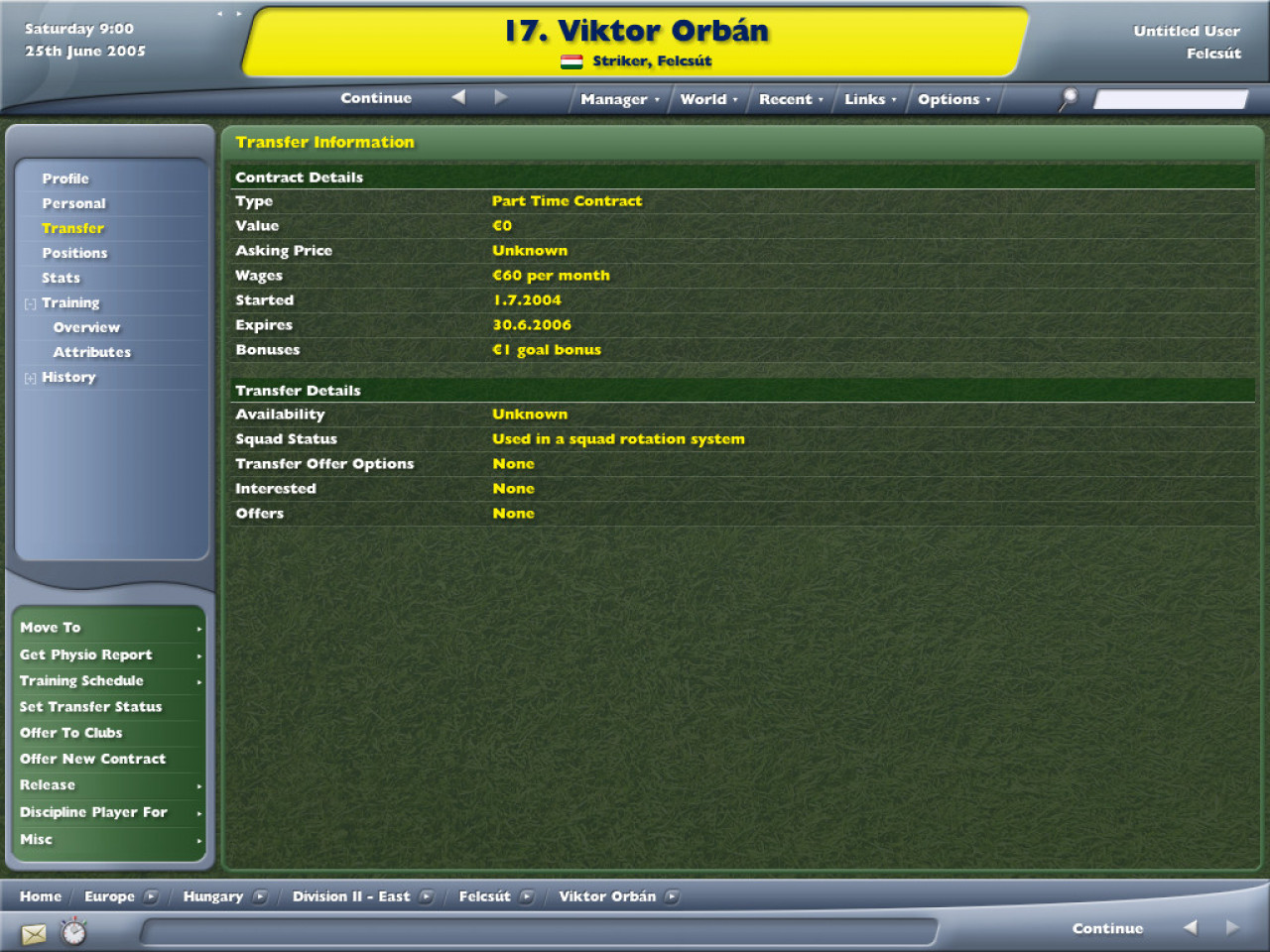Open the Options menu
Image resolution: width=1270 pixels, height=952 pixels.
pyautogui.click(x=953, y=99)
